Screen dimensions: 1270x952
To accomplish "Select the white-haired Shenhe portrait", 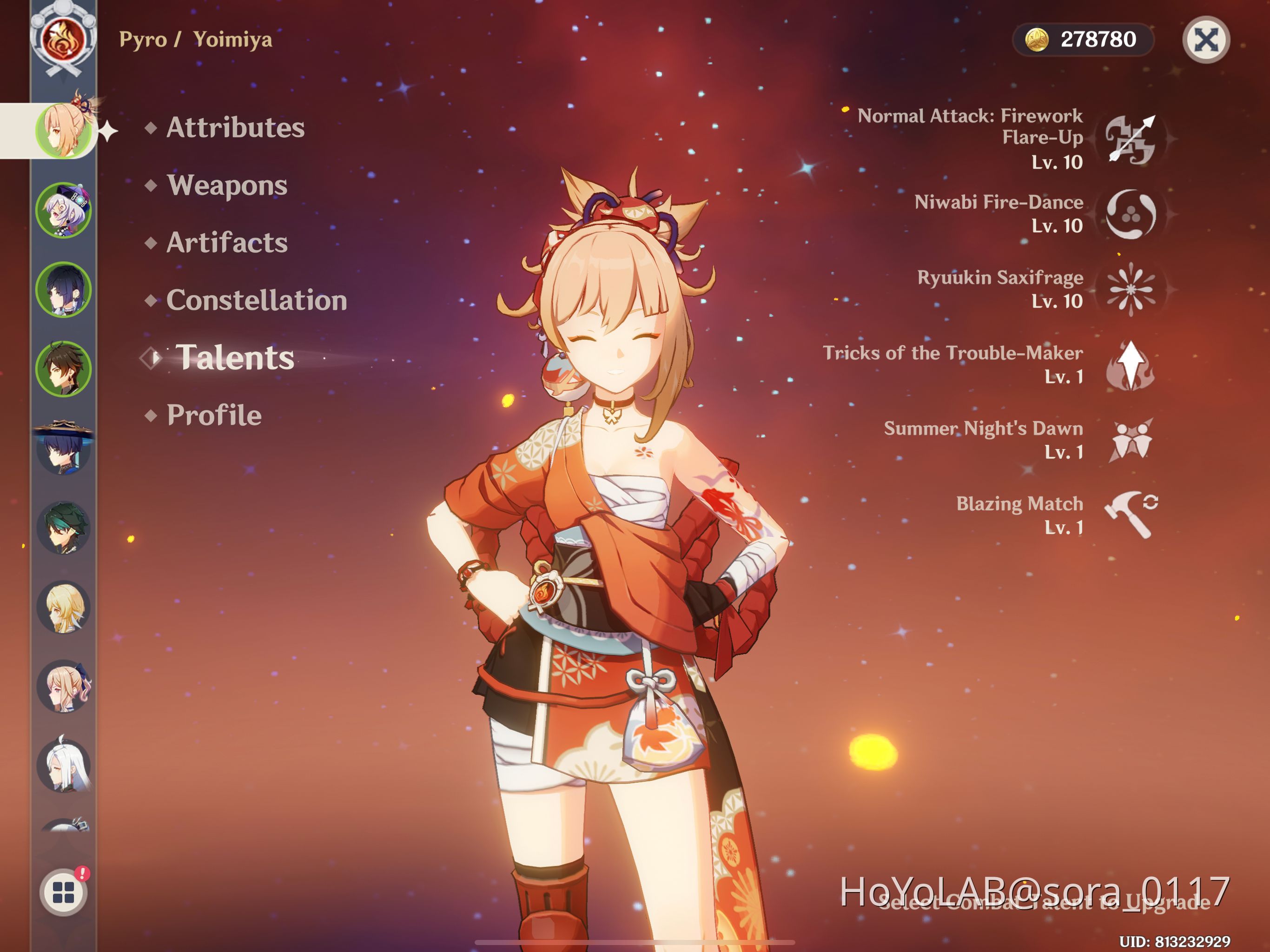I will coord(63,766).
